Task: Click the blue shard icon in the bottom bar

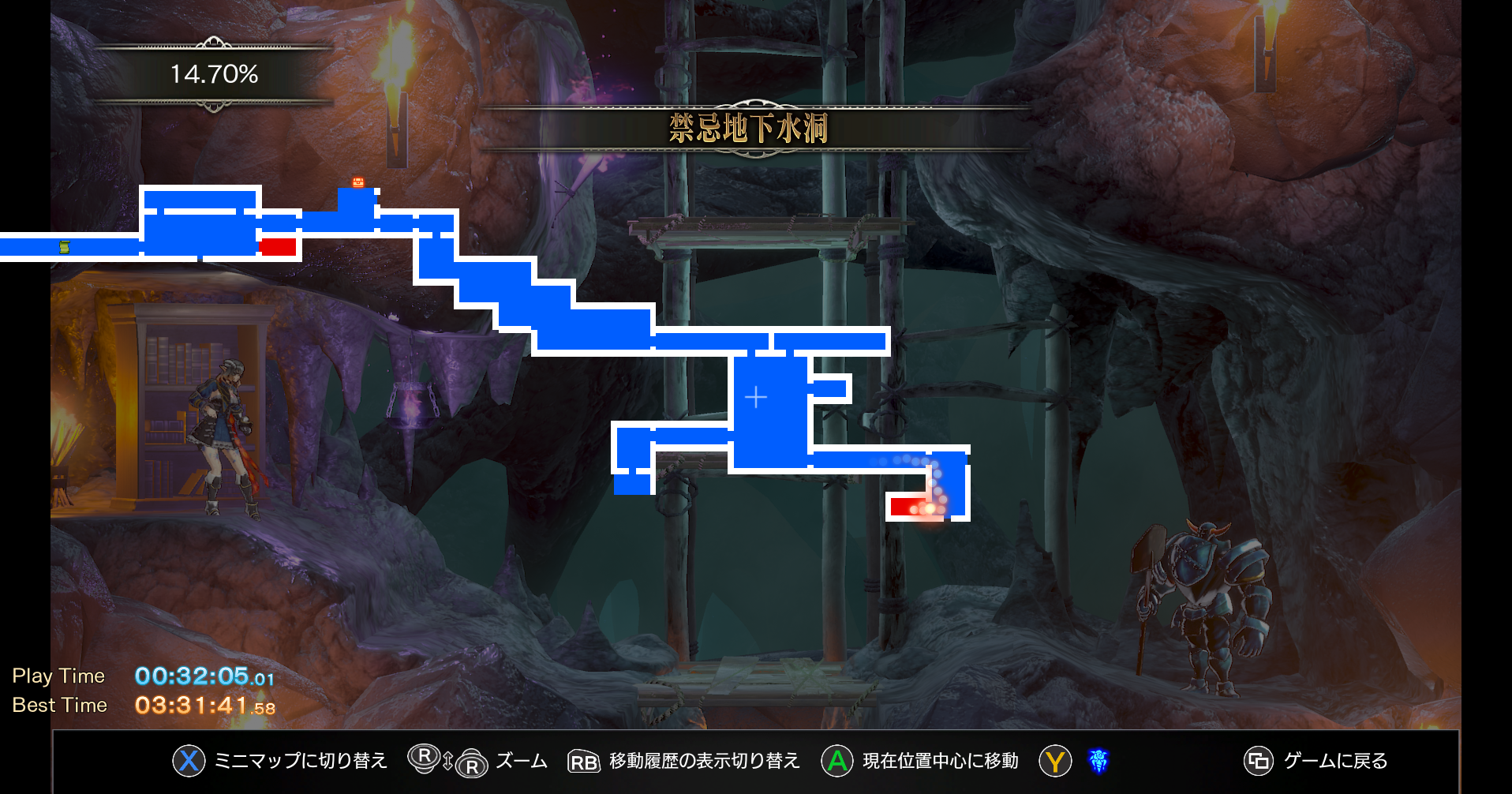Action: 1098,761
